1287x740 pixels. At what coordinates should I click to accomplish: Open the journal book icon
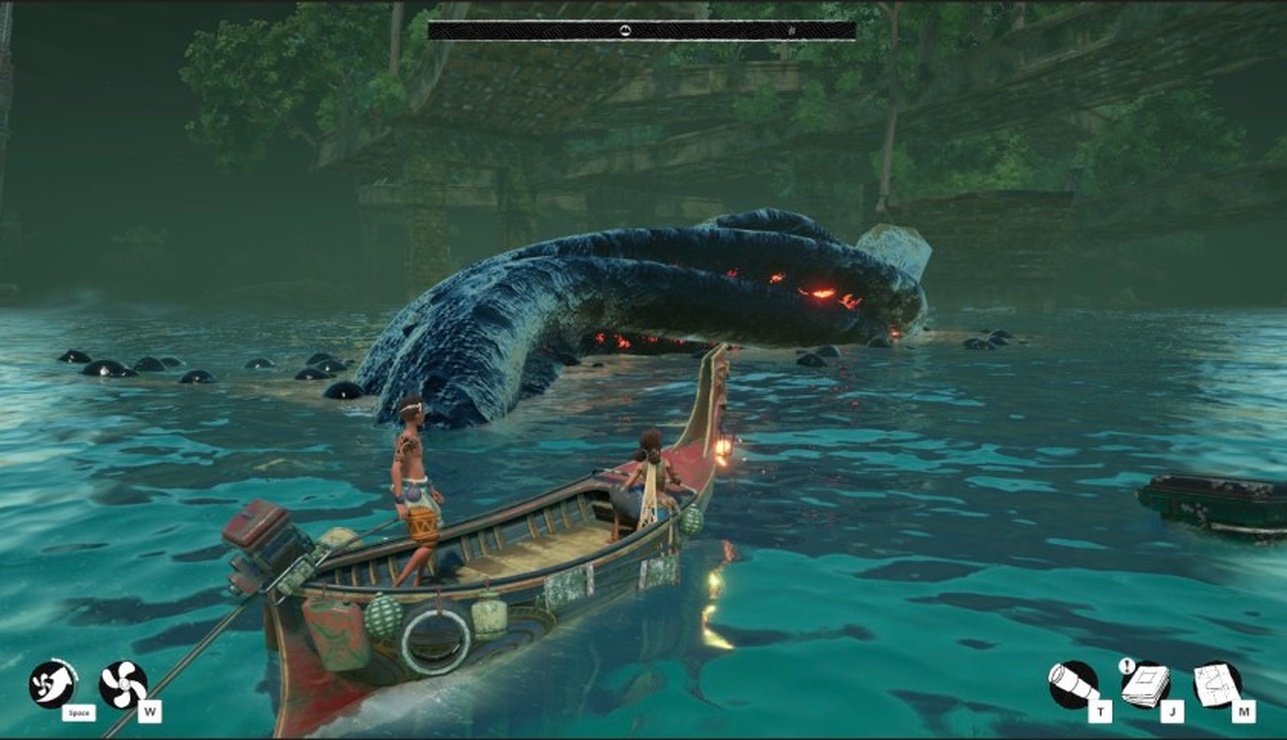point(1144,685)
